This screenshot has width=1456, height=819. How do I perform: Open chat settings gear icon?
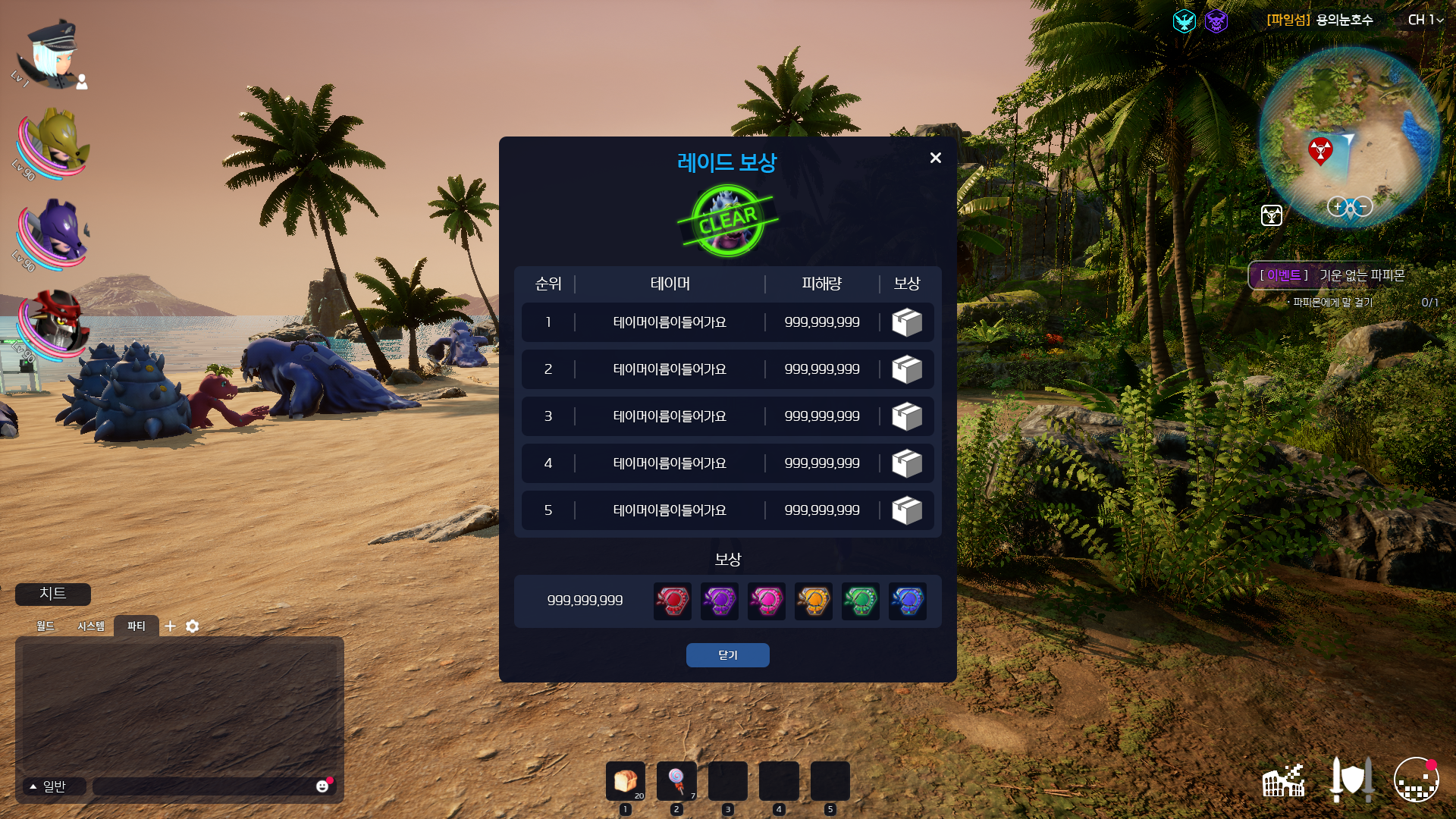(x=193, y=626)
